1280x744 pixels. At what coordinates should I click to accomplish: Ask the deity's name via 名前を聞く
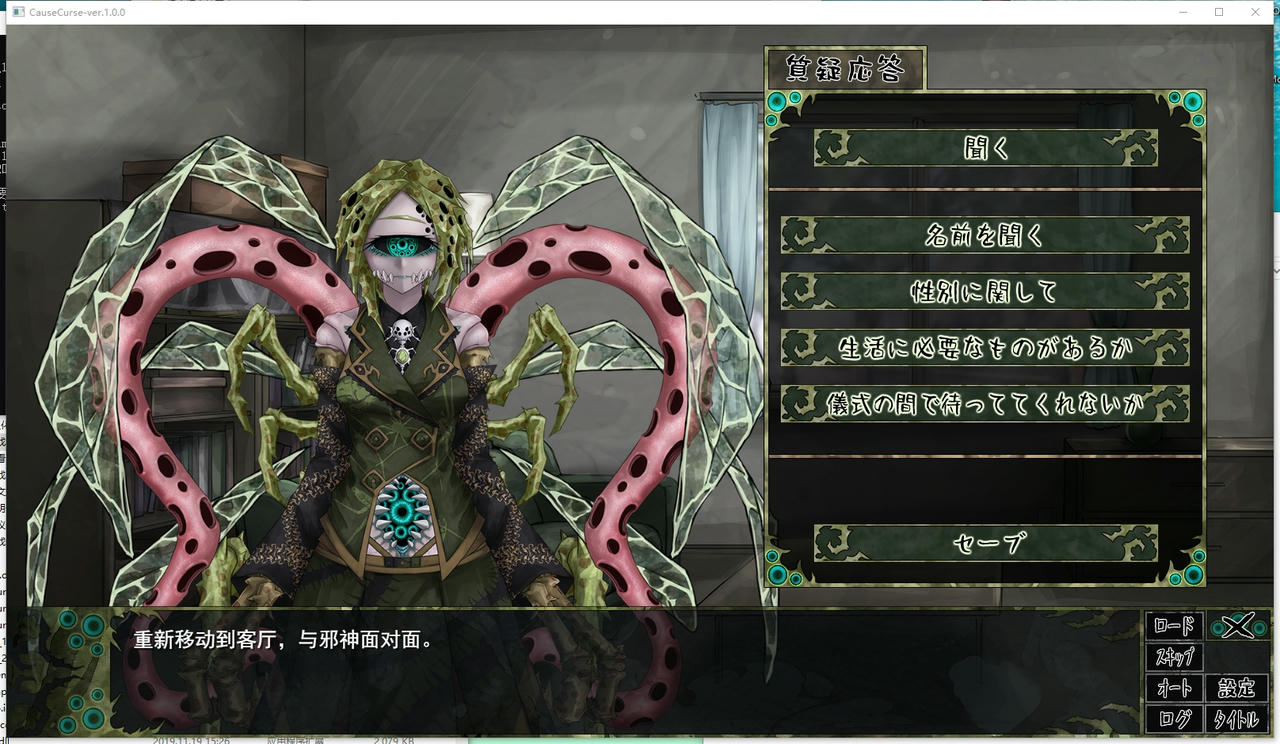(985, 234)
